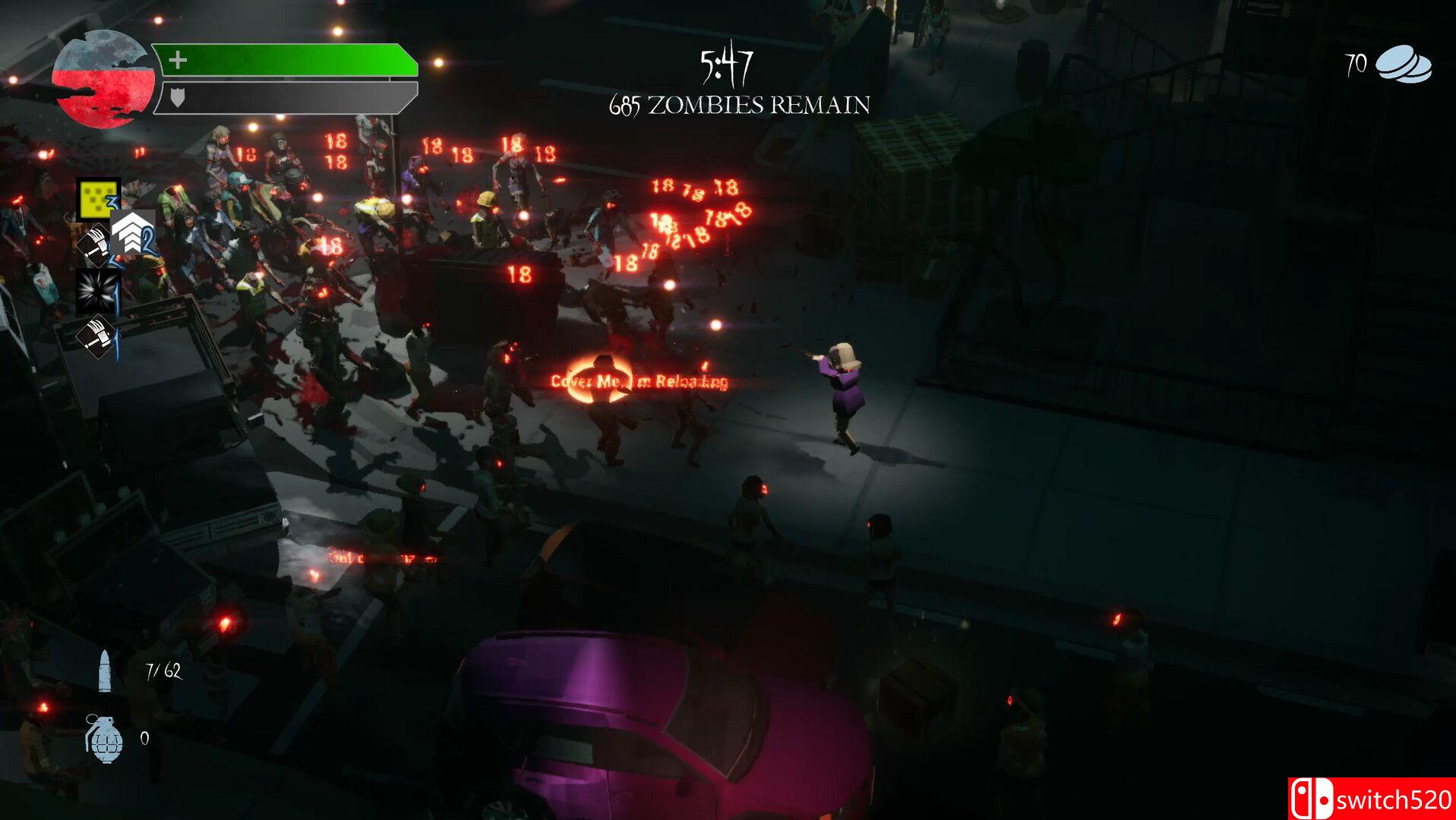Click the switch520 watermark logo
The image size is (1456, 820).
click(x=1371, y=799)
